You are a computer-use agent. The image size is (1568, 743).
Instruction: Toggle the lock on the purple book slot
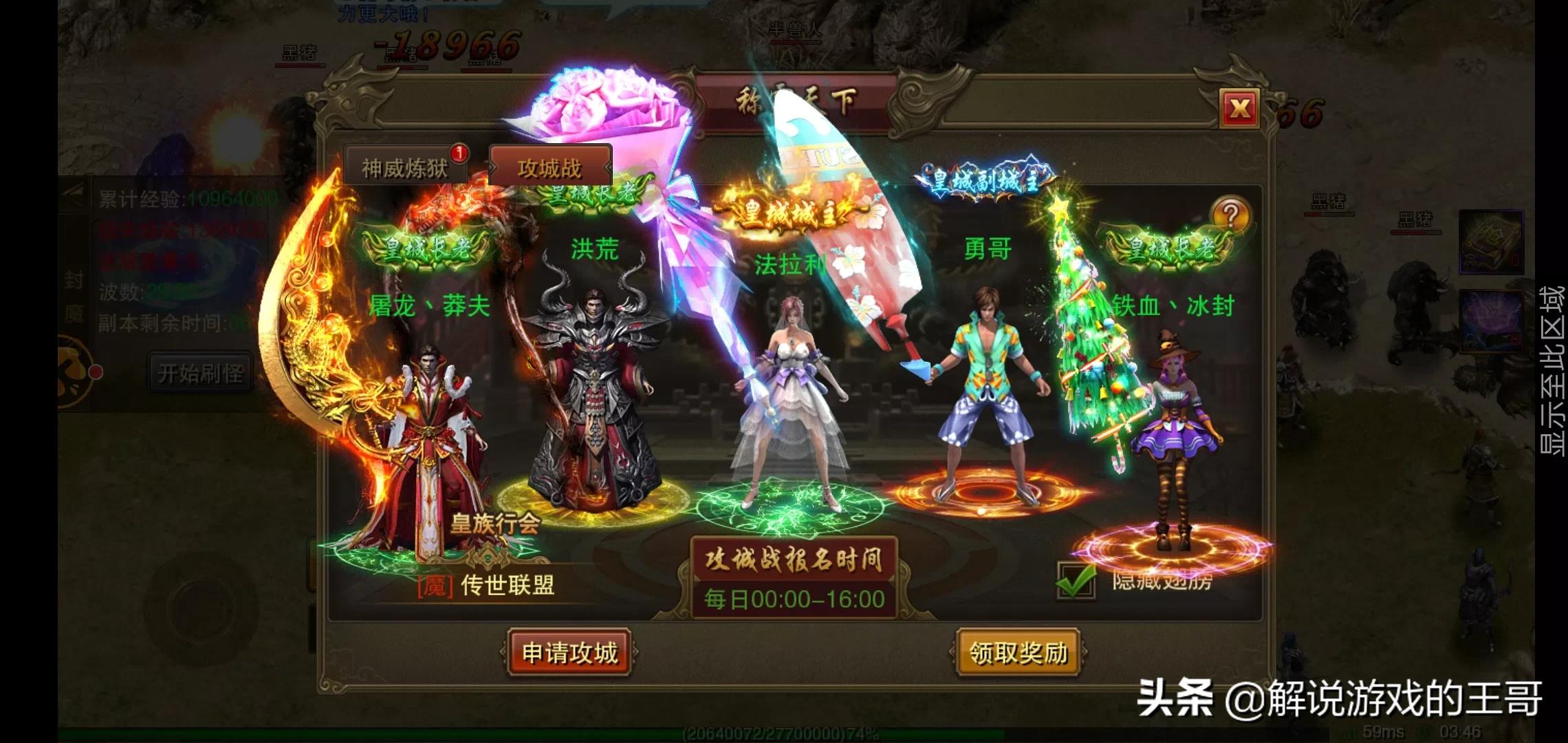pyautogui.click(x=1470, y=343)
